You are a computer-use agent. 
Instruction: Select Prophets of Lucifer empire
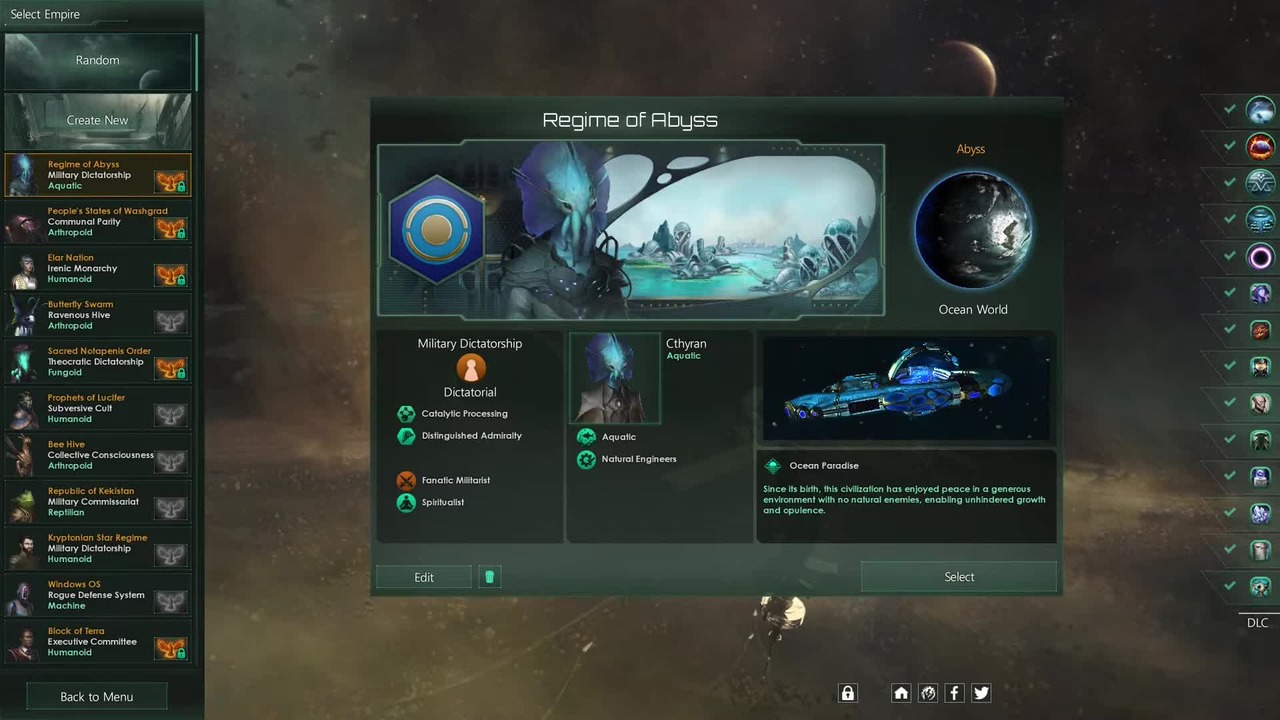click(97, 408)
